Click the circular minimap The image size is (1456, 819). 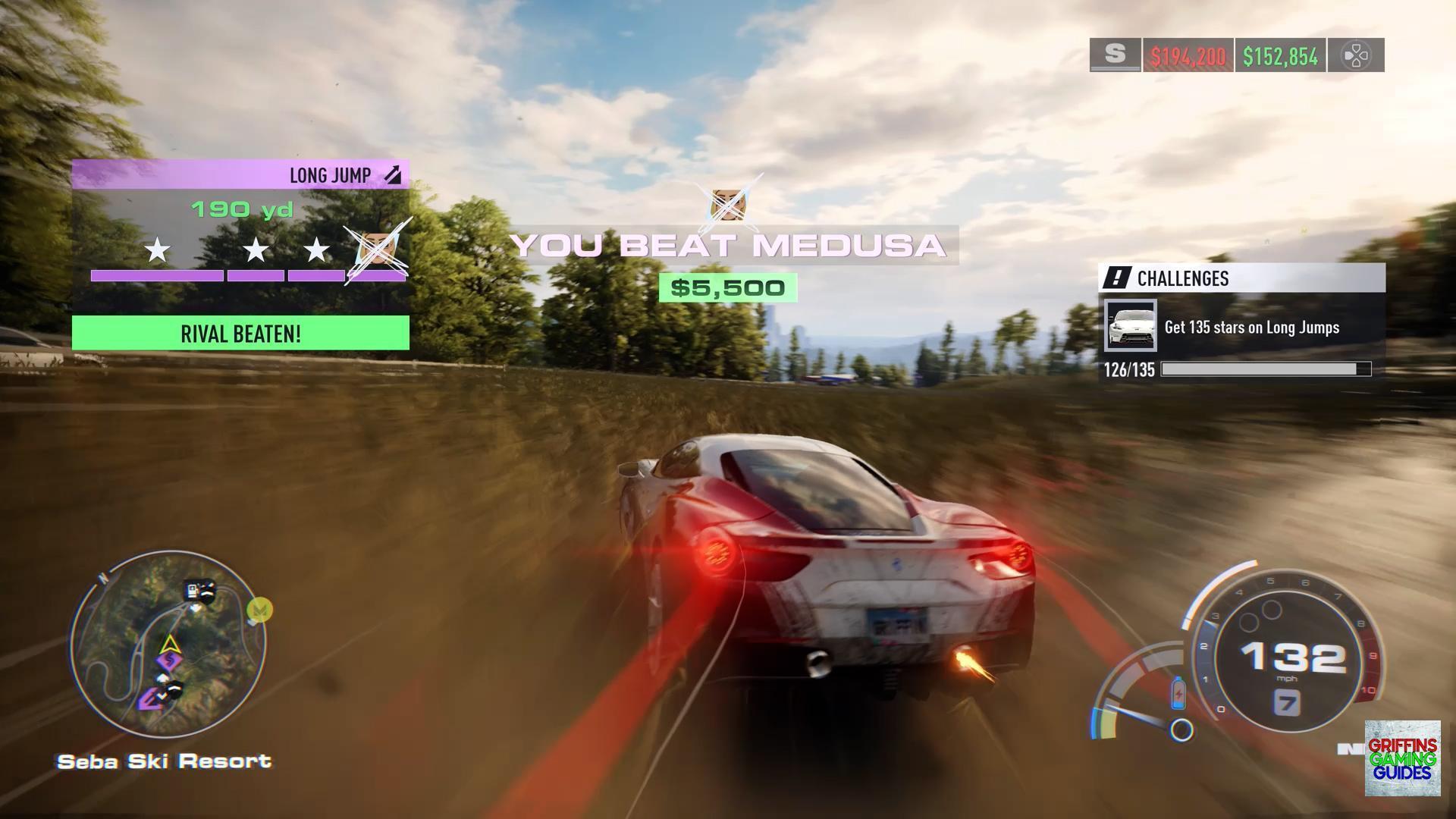click(x=168, y=645)
